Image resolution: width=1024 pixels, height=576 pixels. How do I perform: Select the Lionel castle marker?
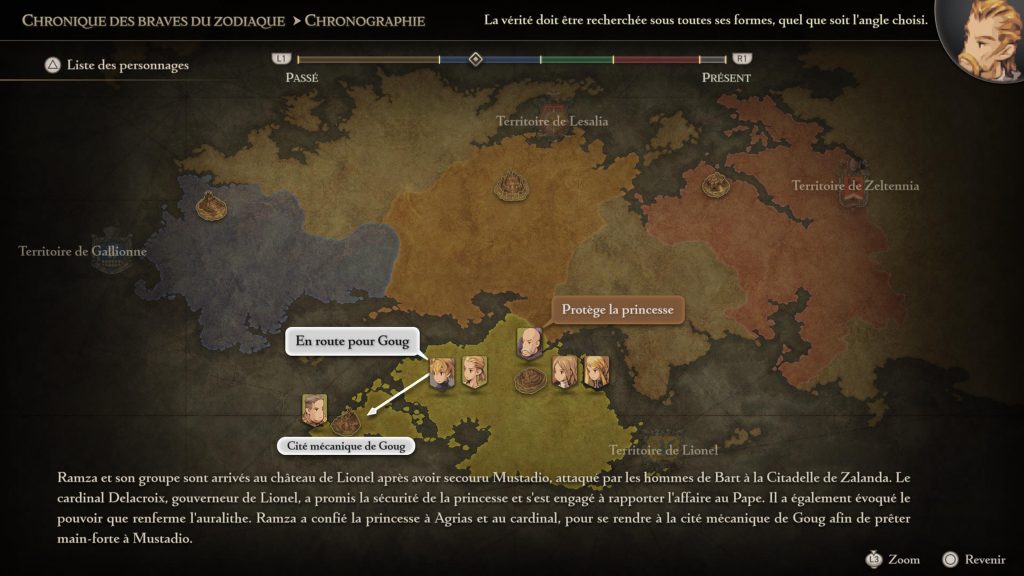[530, 380]
